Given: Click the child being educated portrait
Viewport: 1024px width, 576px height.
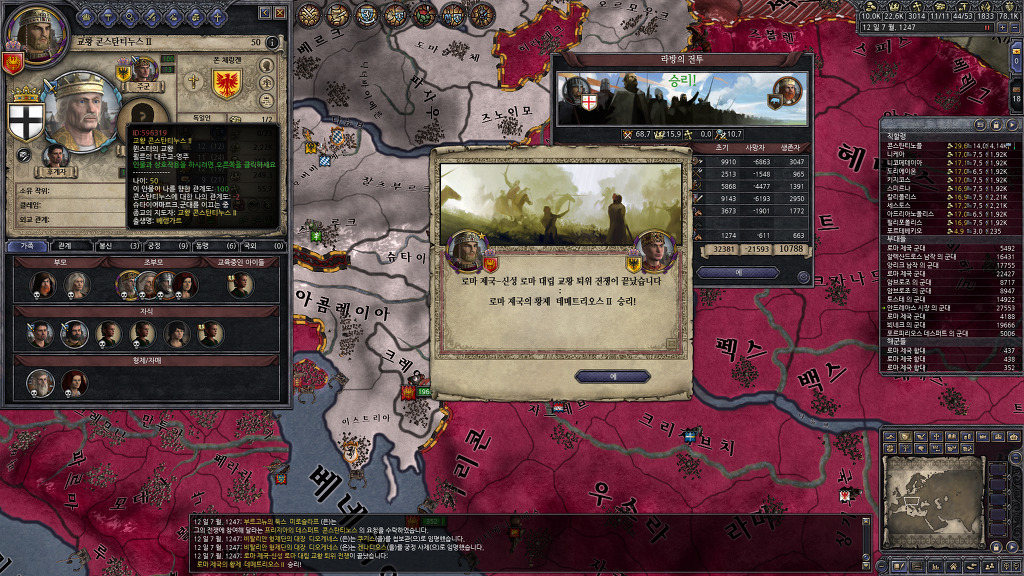Looking at the screenshot, I should click(x=239, y=285).
